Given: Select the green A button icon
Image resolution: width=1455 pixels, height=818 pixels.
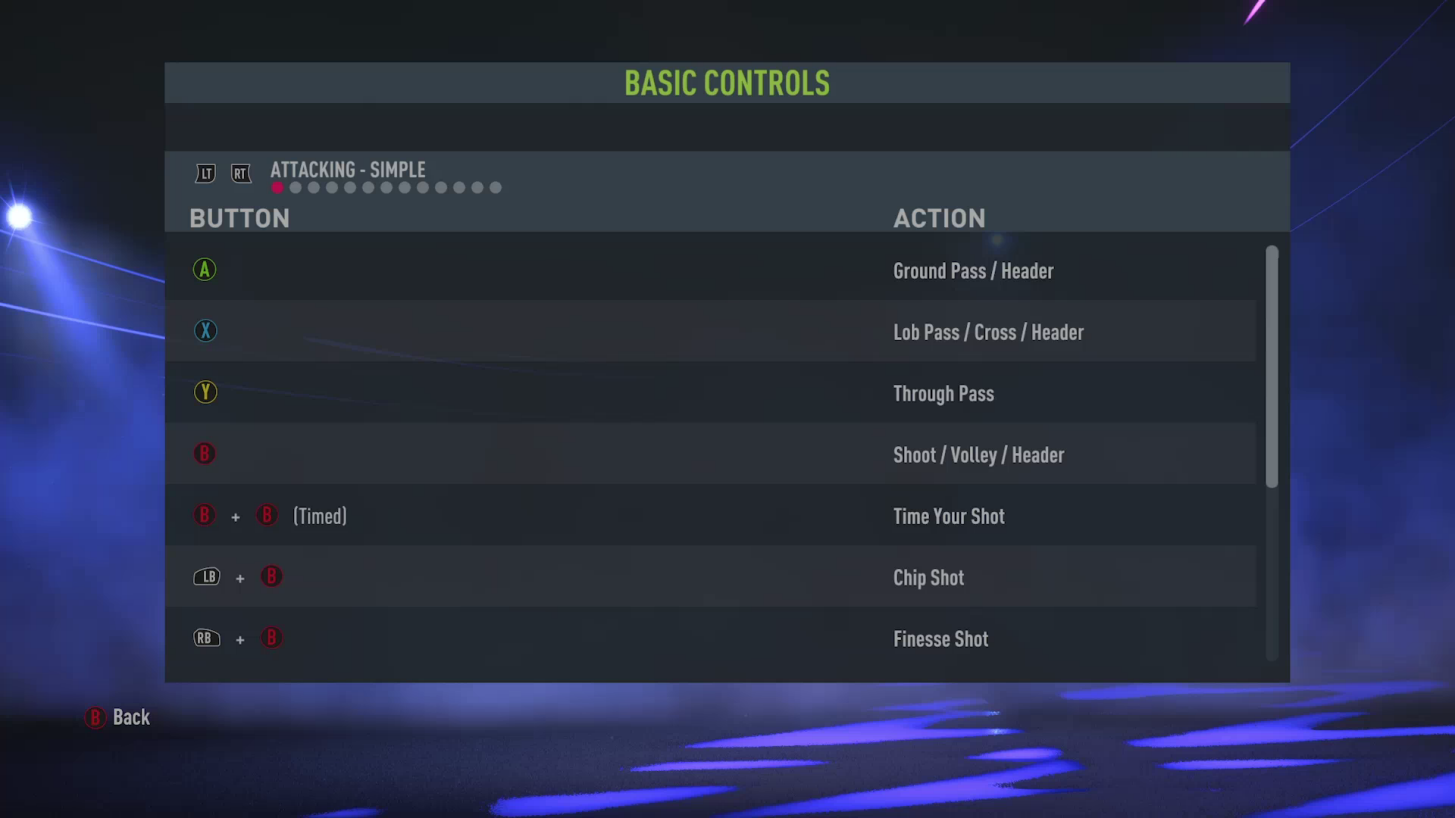Looking at the screenshot, I should 204,269.
